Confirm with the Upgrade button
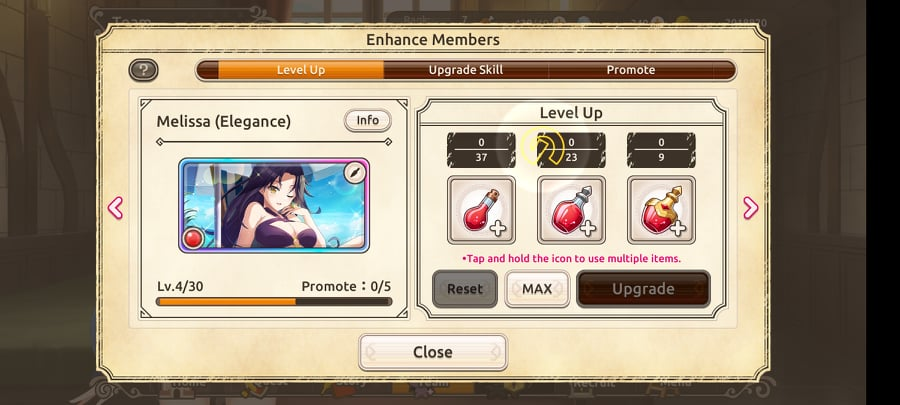Viewport: 900px width, 405px height. pos(643,289)
